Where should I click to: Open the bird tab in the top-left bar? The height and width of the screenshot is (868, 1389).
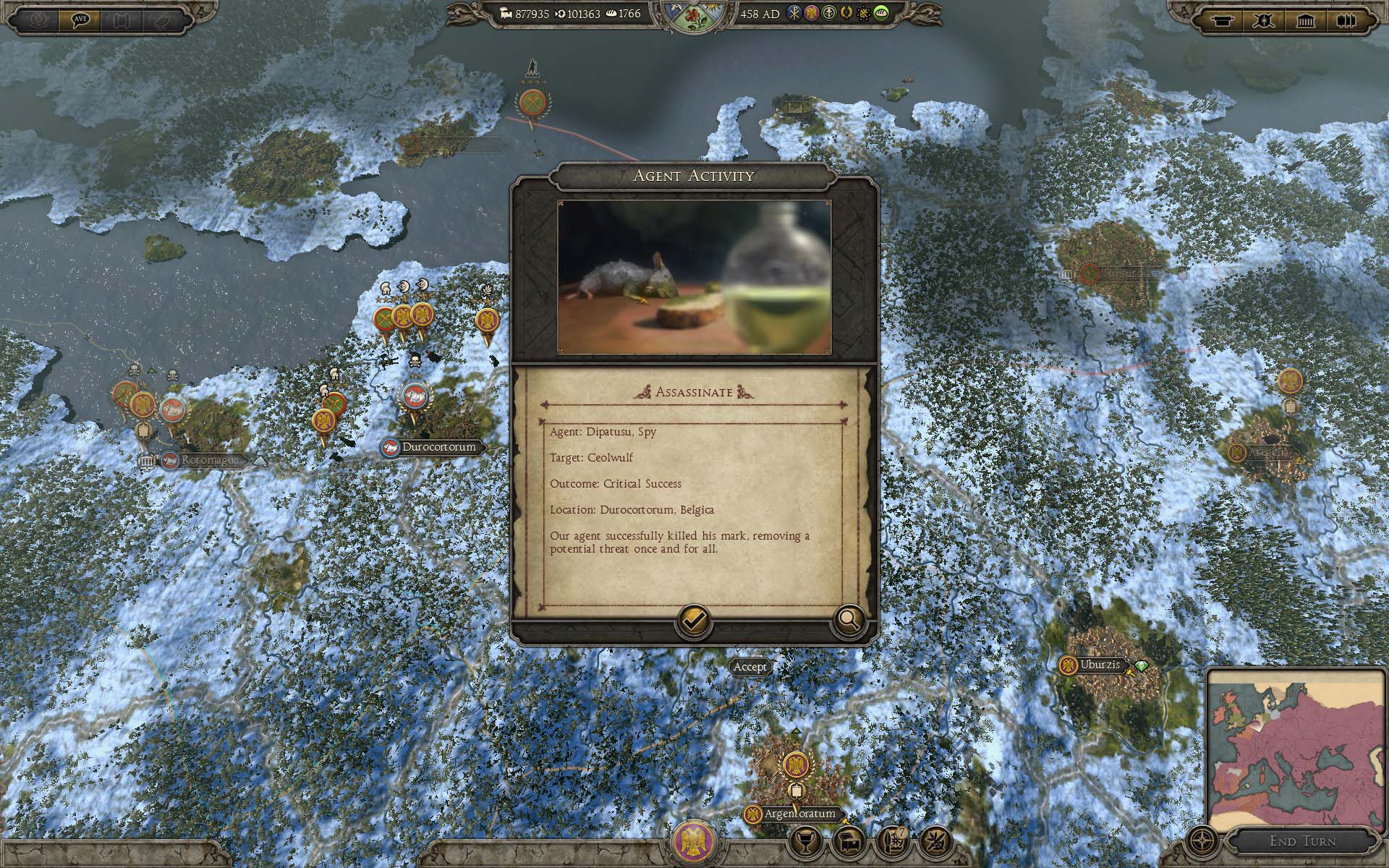[x=163, y=20]
